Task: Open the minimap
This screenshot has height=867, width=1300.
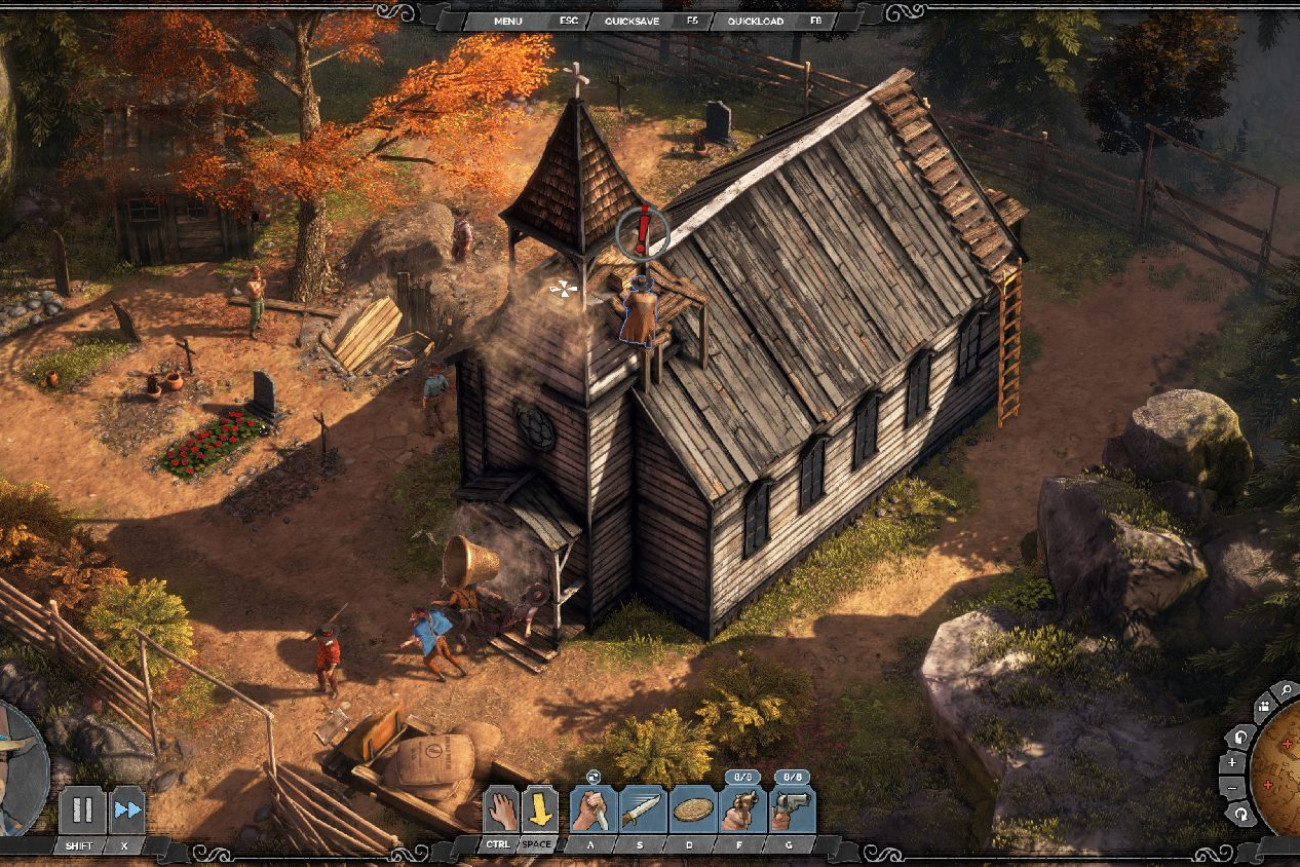Action: coord(1279,768)
